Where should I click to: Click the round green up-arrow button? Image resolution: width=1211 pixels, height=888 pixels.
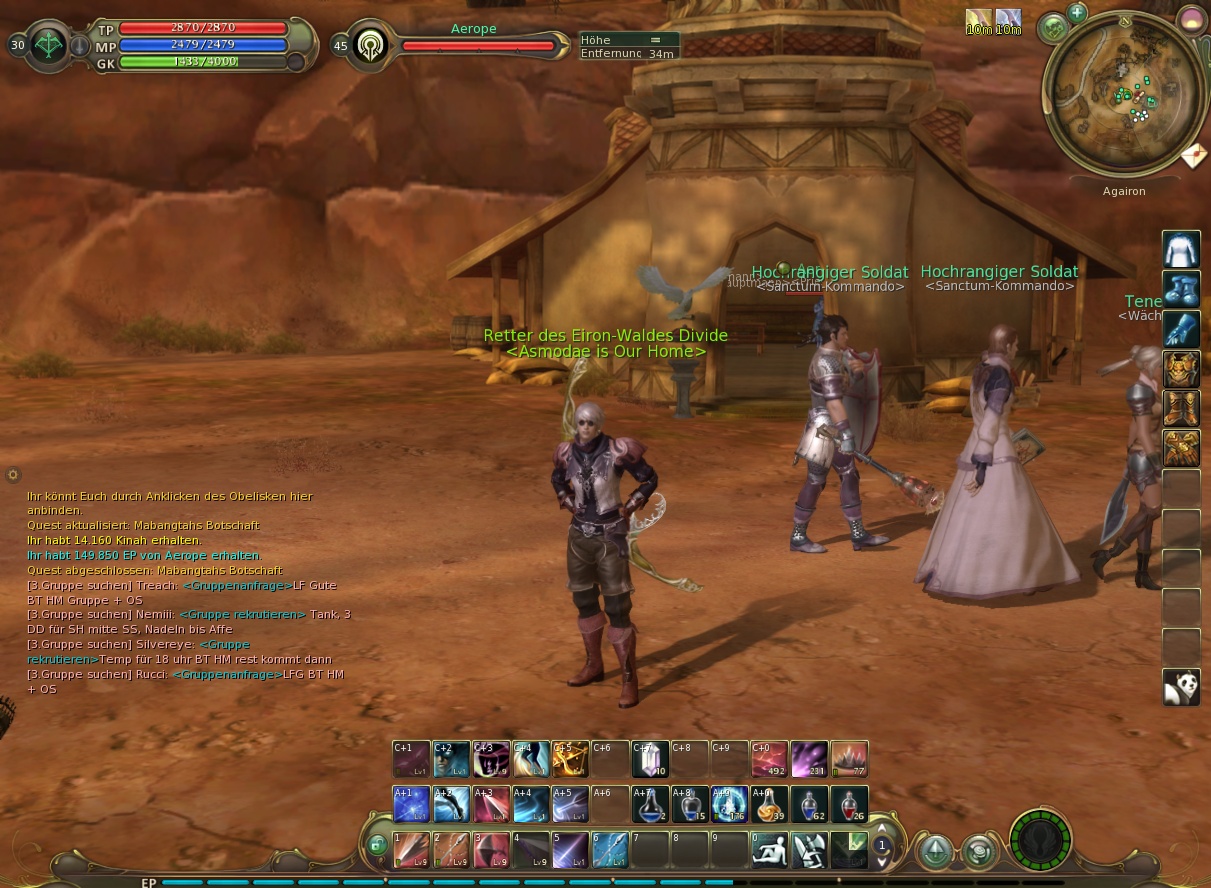click(x=935, y=851)
